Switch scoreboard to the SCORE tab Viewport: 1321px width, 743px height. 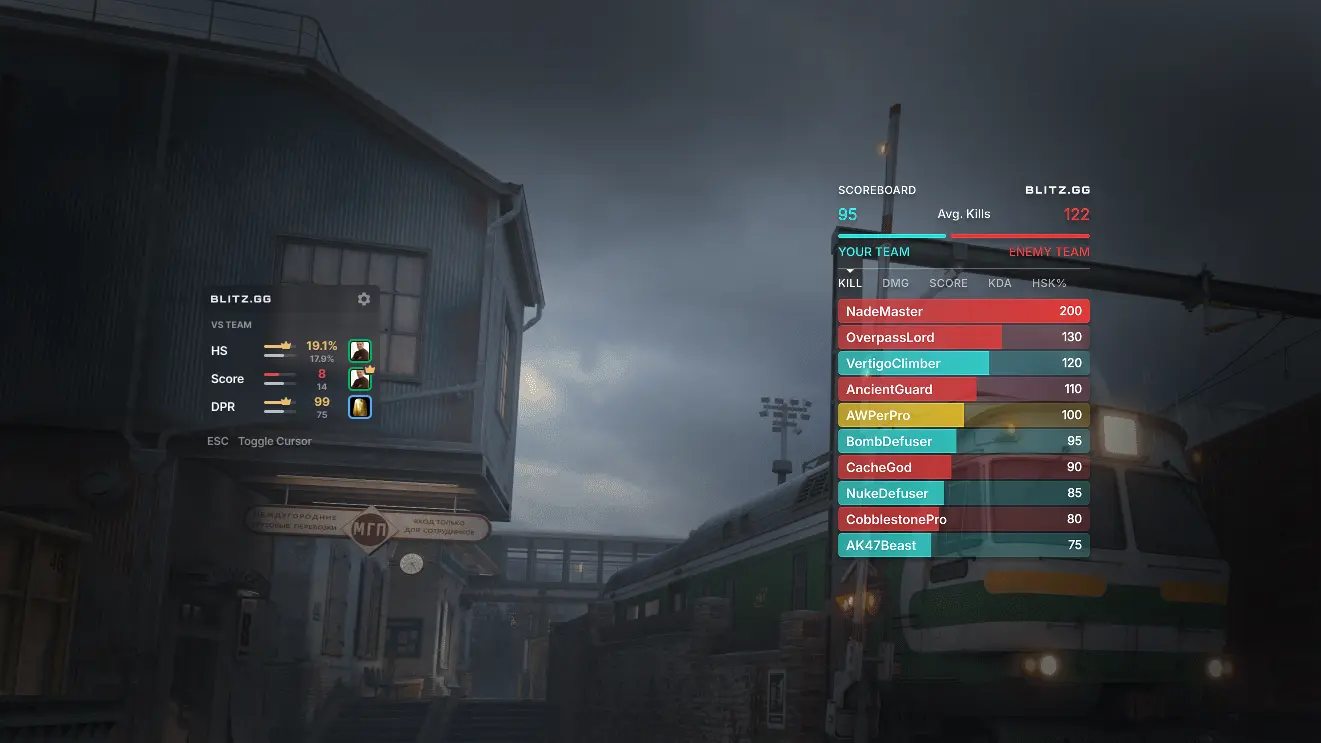pos(948,283)
